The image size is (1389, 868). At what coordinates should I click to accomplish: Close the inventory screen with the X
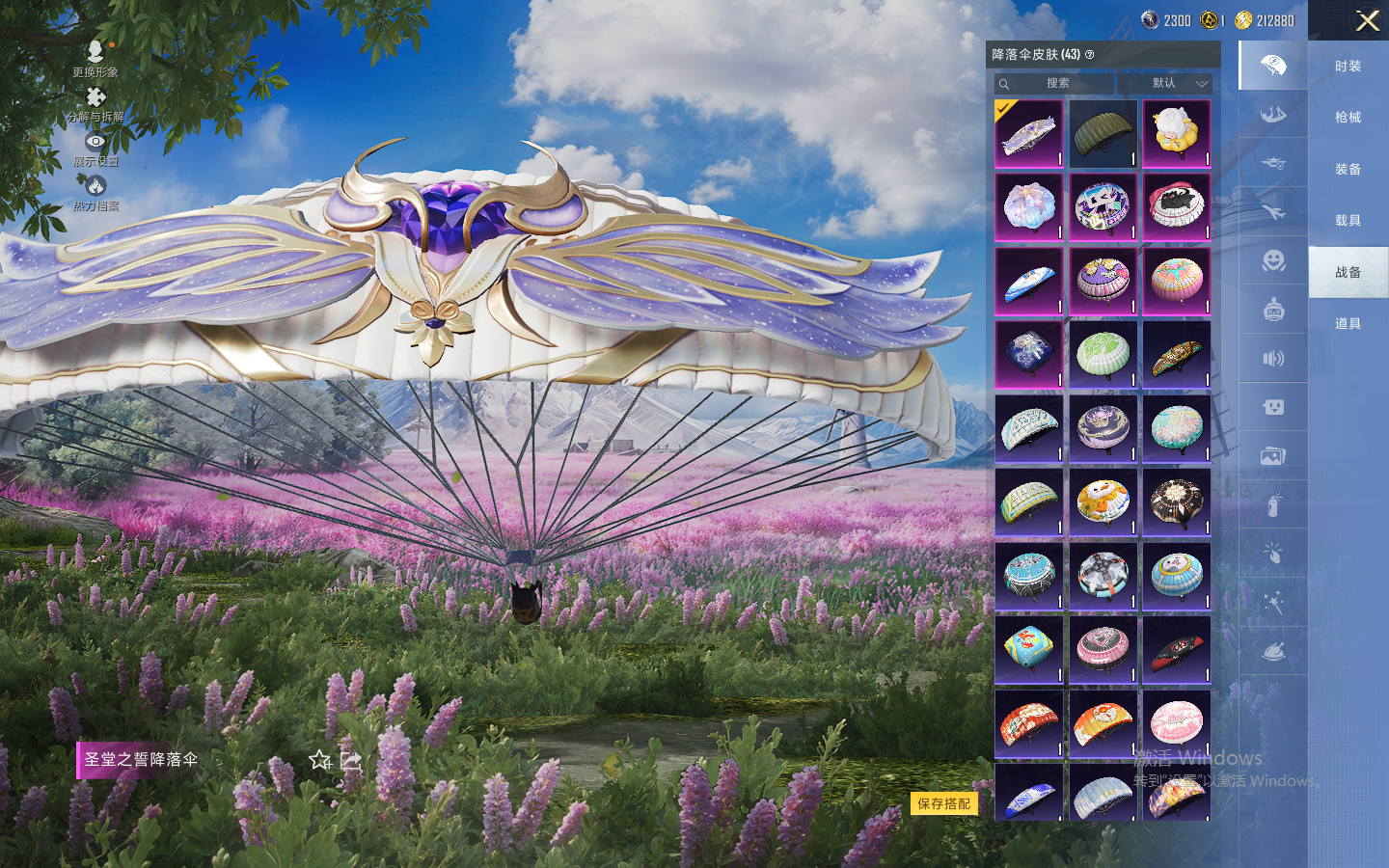tap(1367, 20)
